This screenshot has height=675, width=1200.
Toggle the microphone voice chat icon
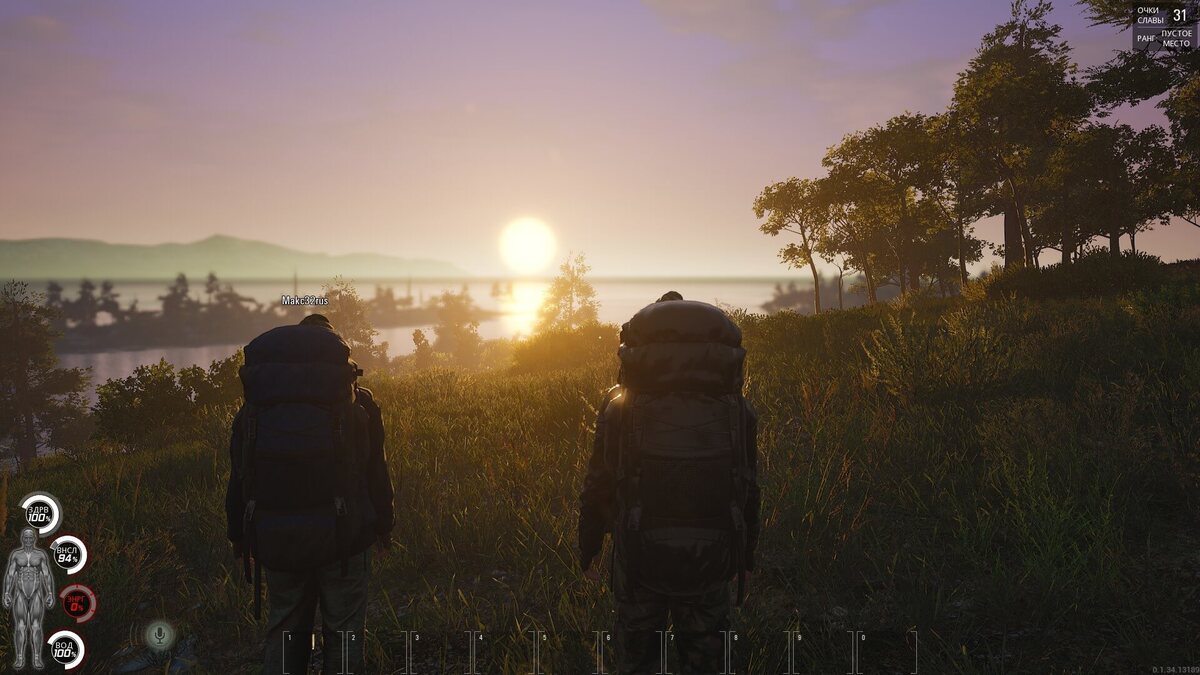tap(159, 634)
